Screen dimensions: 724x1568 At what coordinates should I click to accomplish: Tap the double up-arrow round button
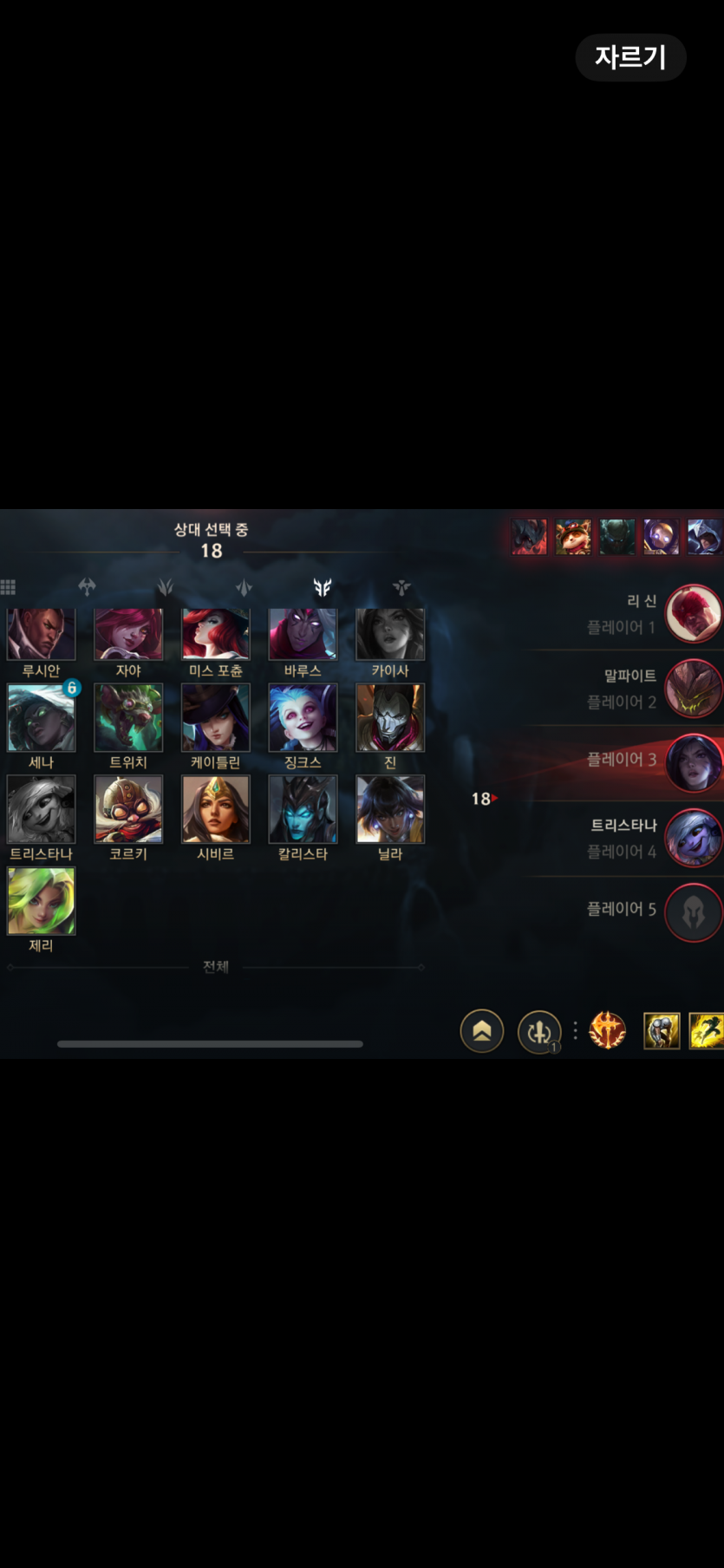point(482,1031)
